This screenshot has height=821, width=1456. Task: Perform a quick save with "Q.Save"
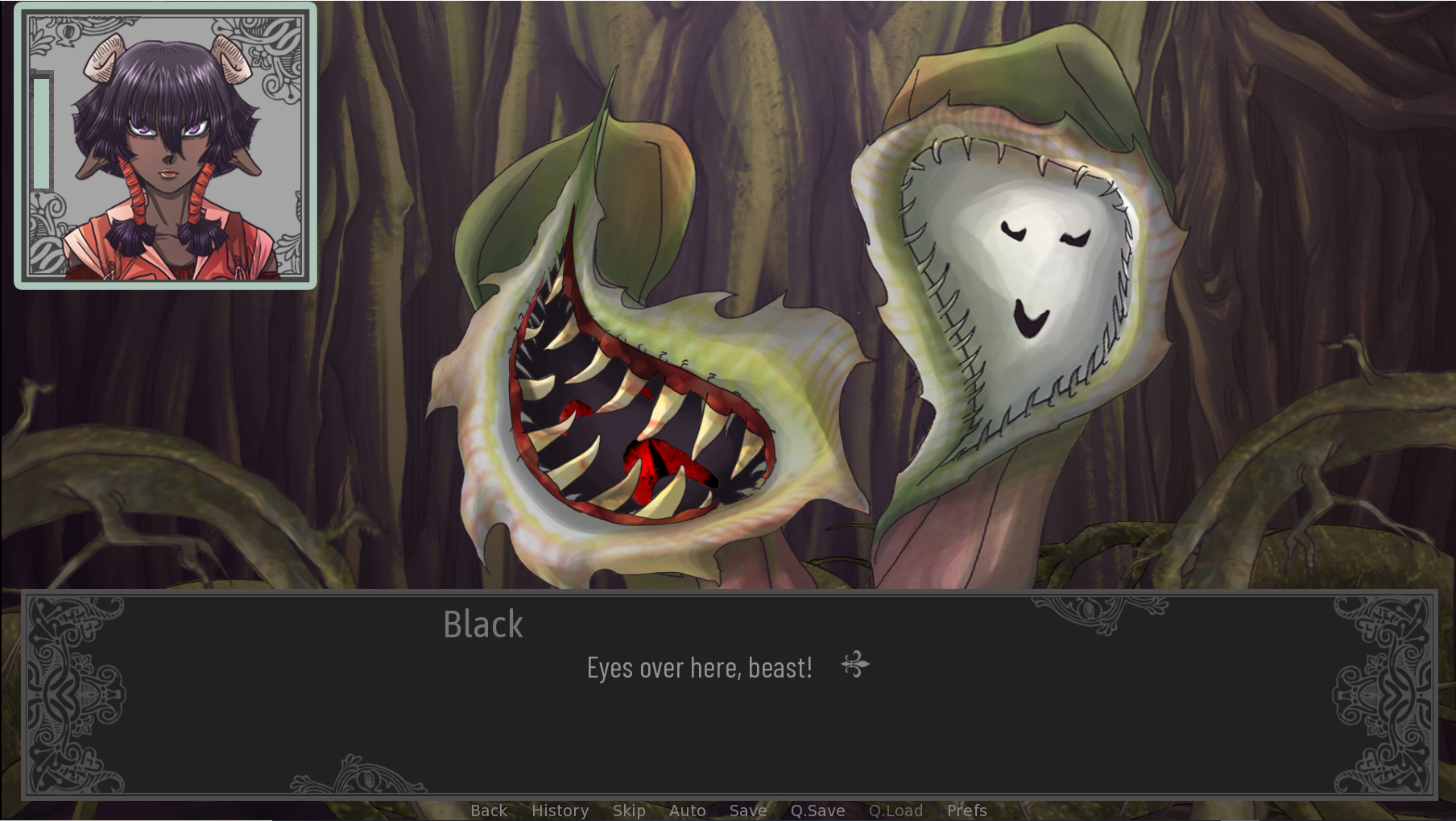(x=817, y=810)
